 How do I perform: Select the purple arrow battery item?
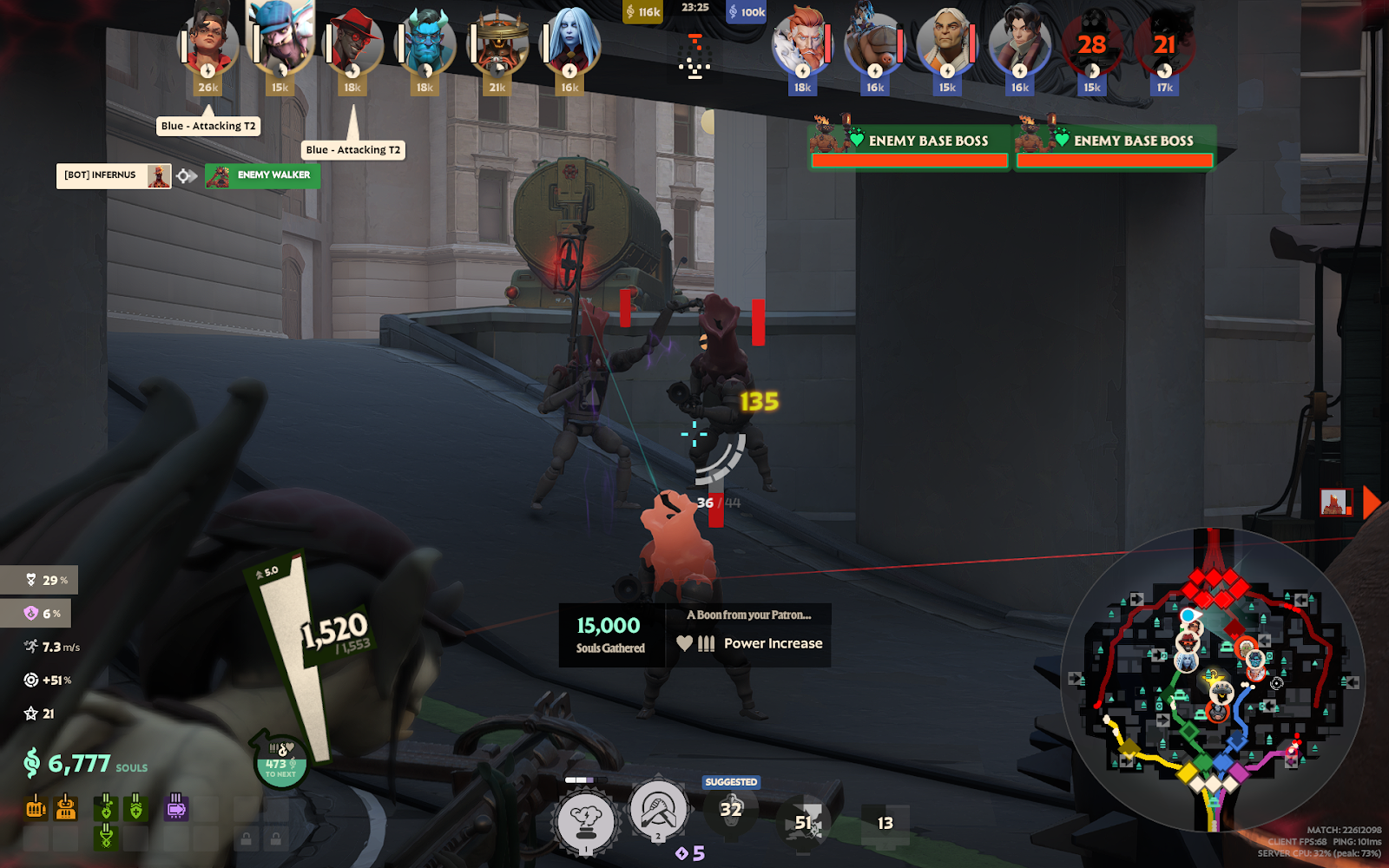click(176, 808)
